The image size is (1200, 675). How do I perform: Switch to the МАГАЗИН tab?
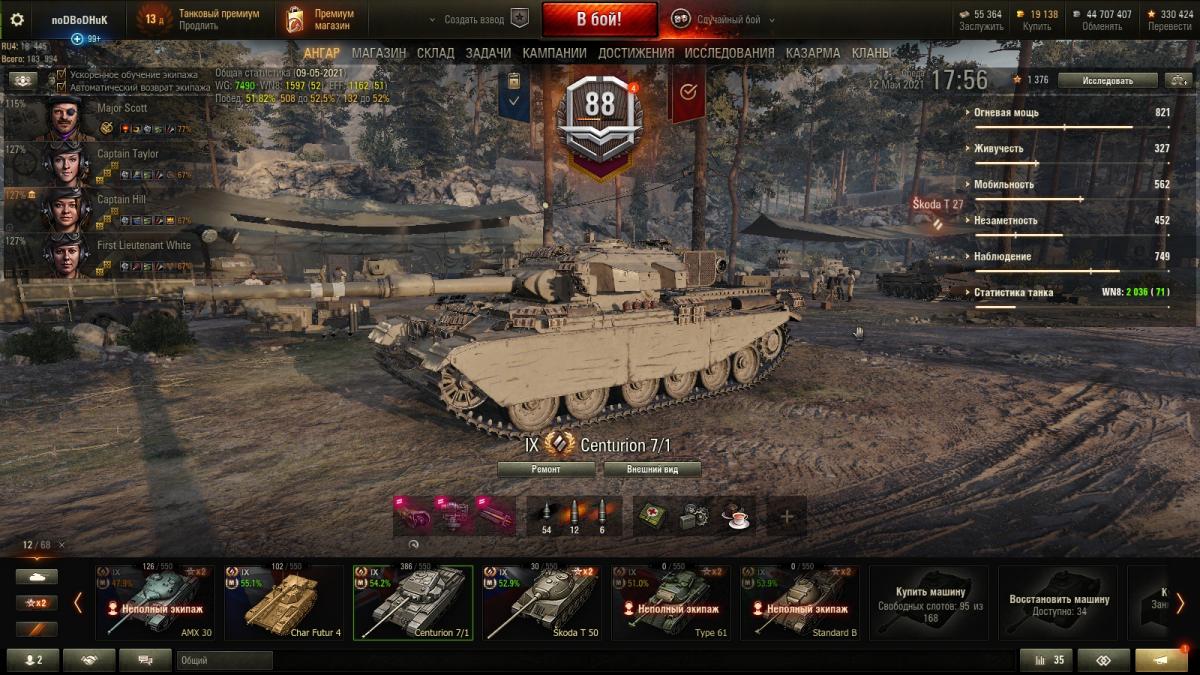(378, 53)
